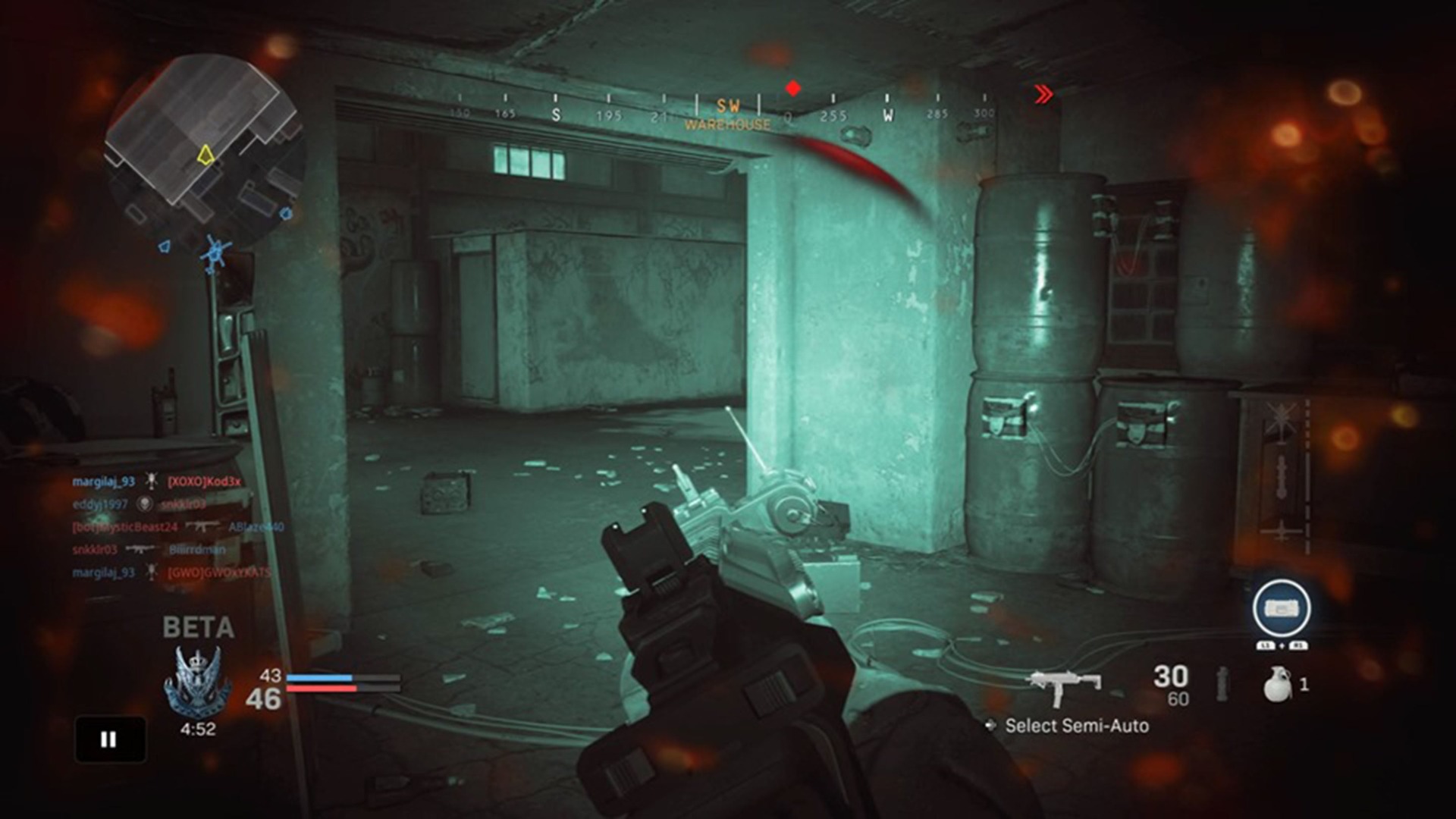This screenshot has height=819, width=1456.
Task: Click the skull kill icon beside eddyj1997
Action: pos(143,505)
